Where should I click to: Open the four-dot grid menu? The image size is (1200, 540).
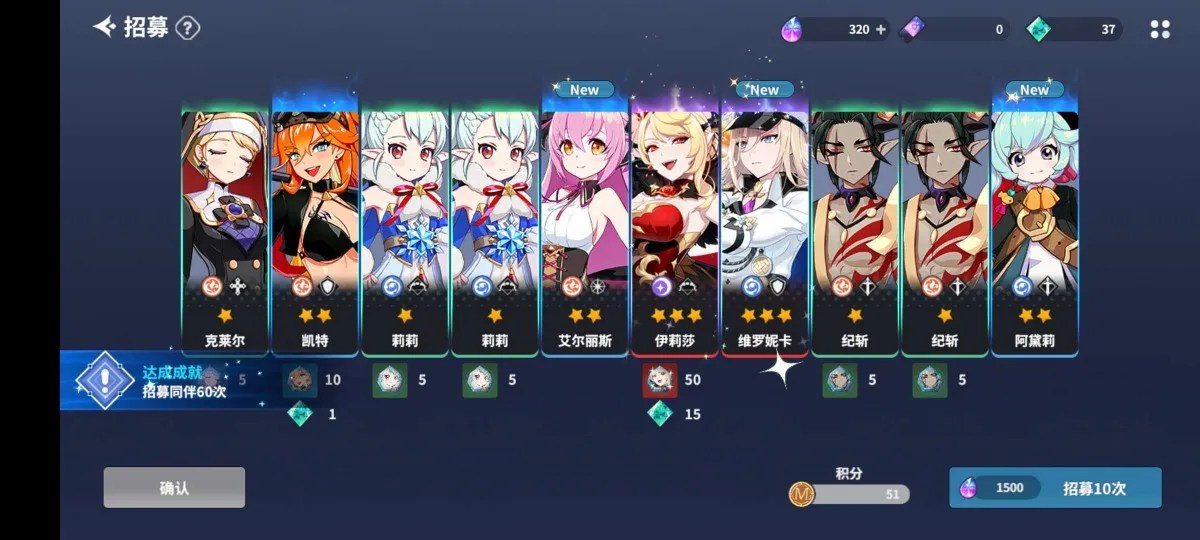point(1160,29)
